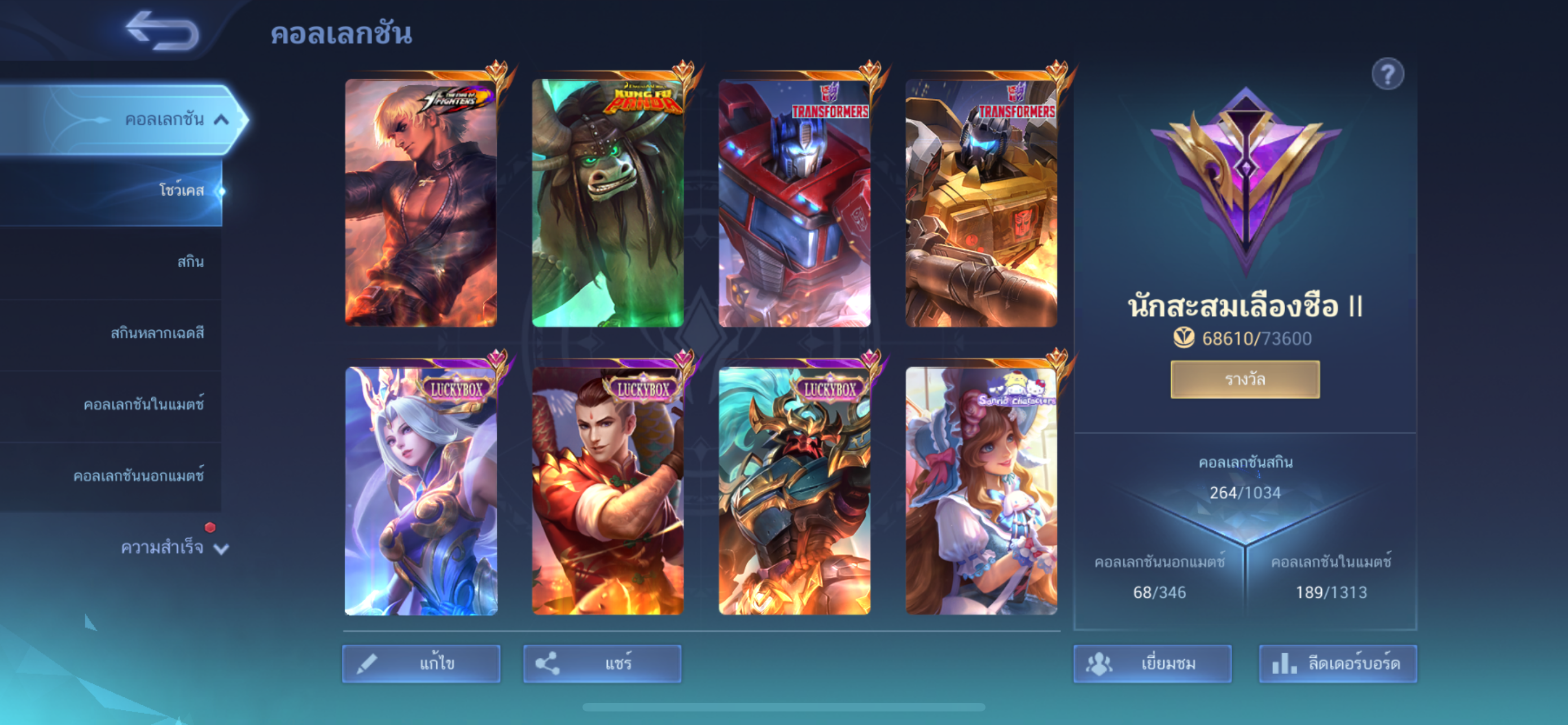
Task: Pick the yellow Transformers robot skin card
Action: pyautogui.click(x=981, y=203)
